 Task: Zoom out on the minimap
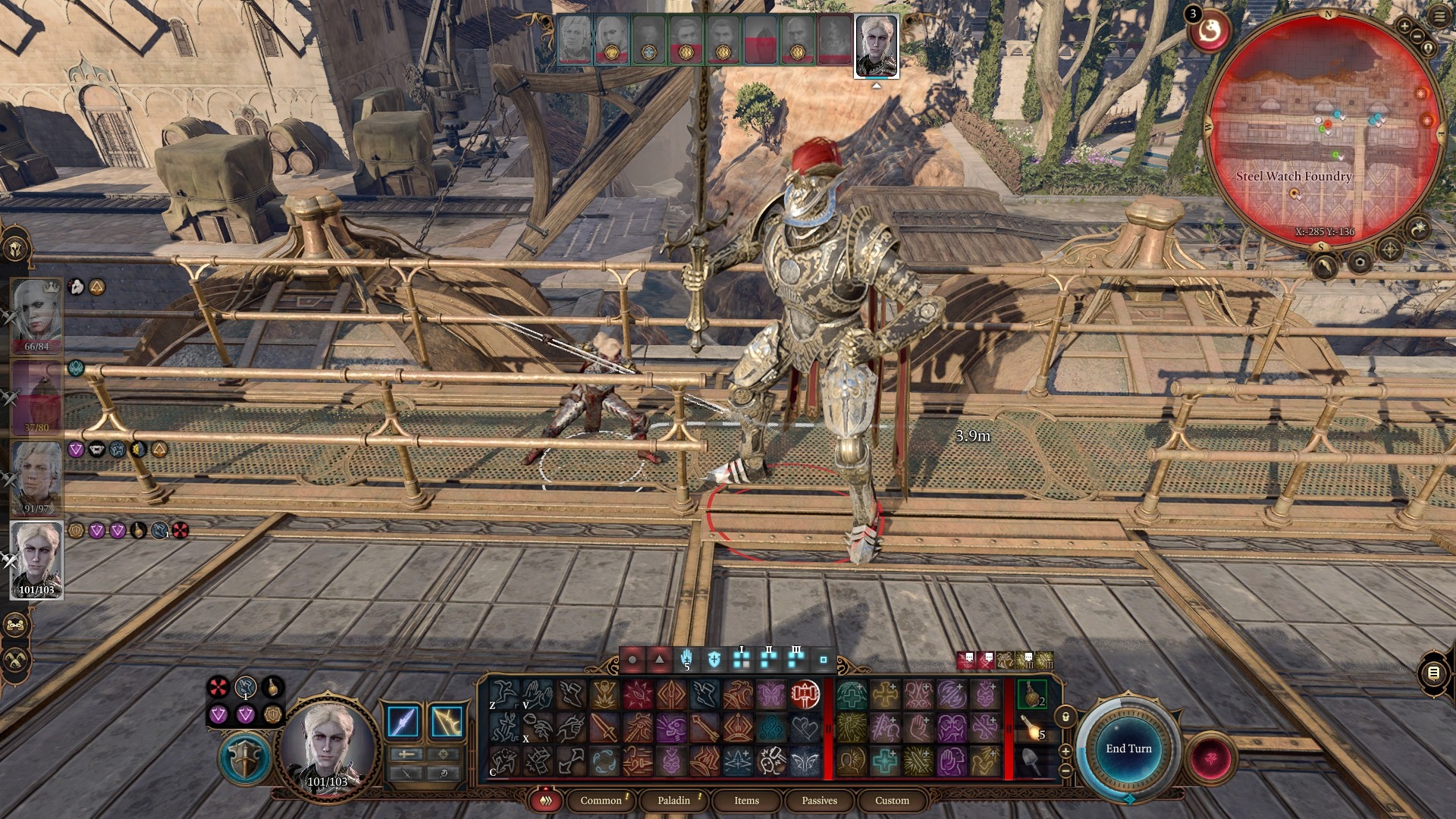[x=1417, y=36]
